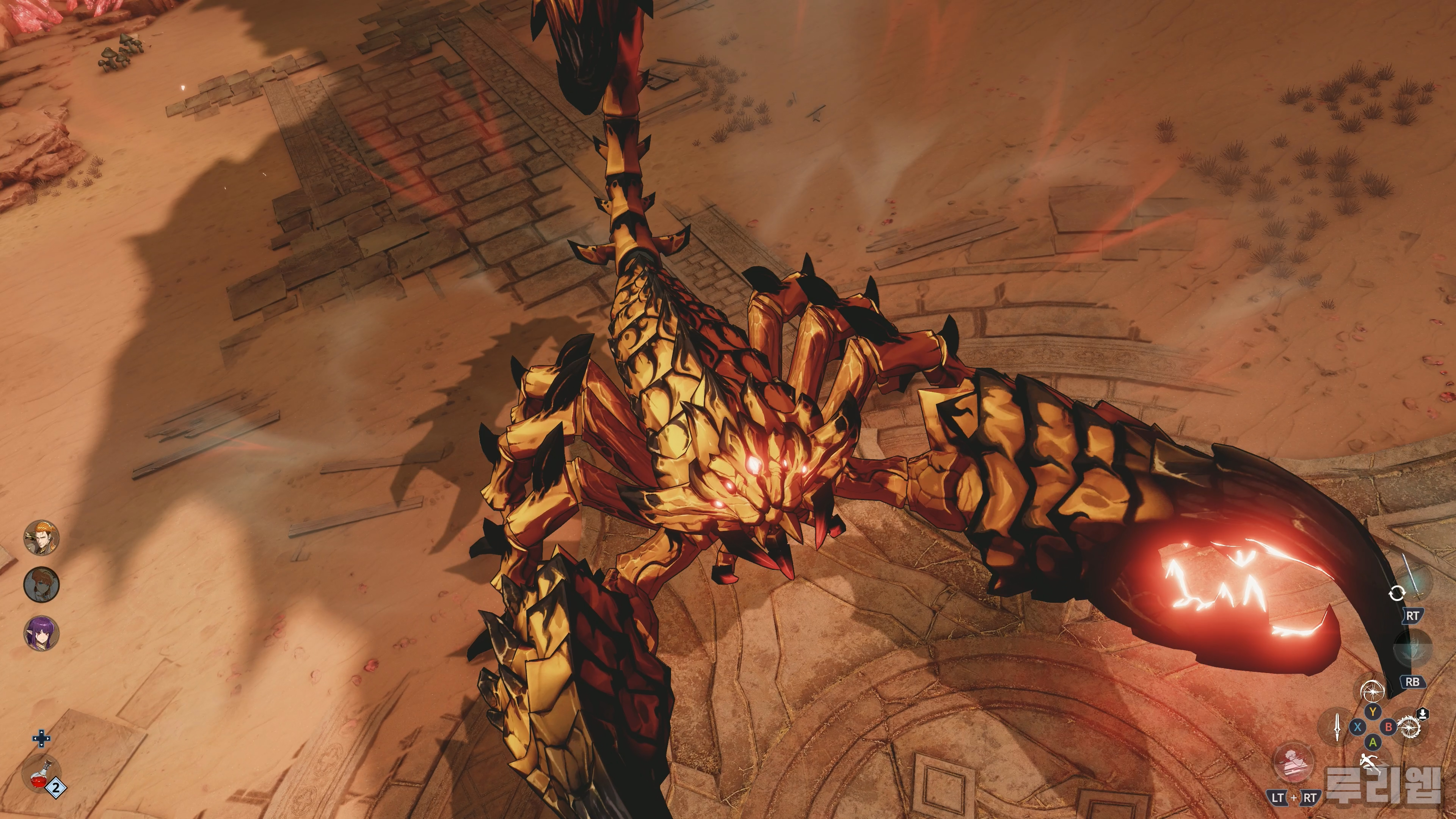Image resolution: width=1456 pixels, height=819 pixels.
Task: Trigger the spinning slash skill above Y
Action: 1372,691
